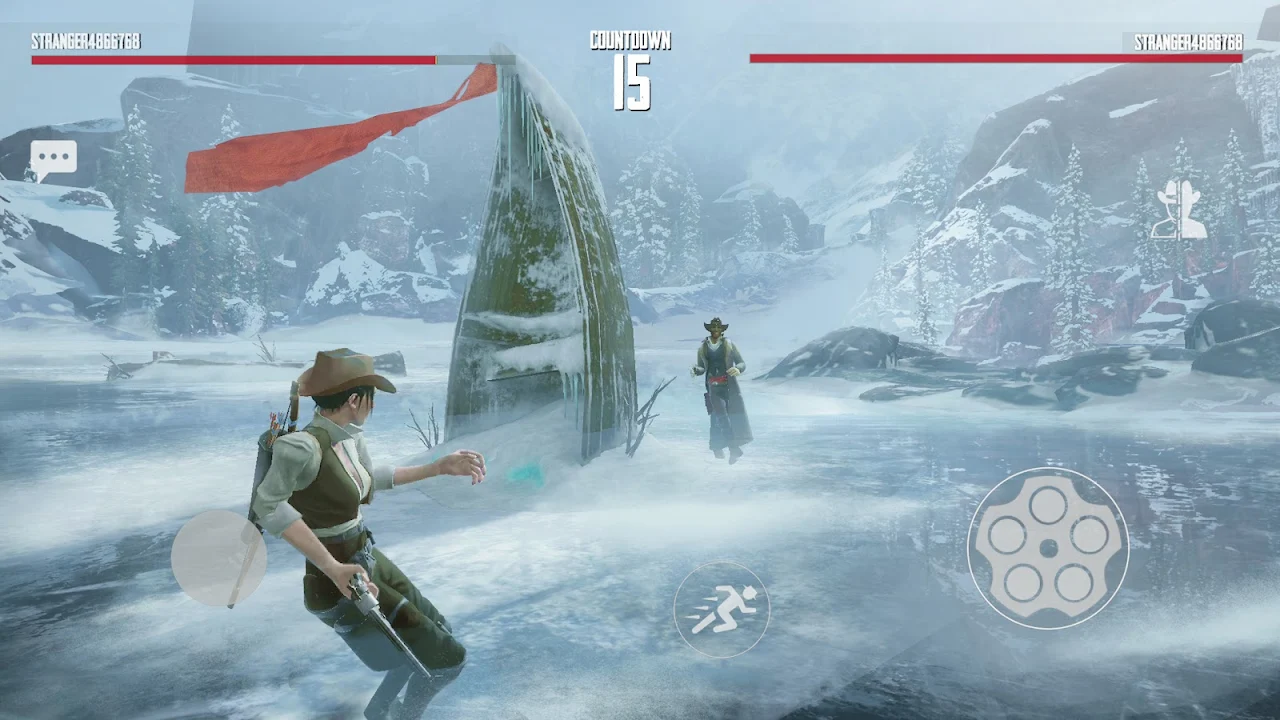Select the cowboy silhouette icon

(1179, 210)
